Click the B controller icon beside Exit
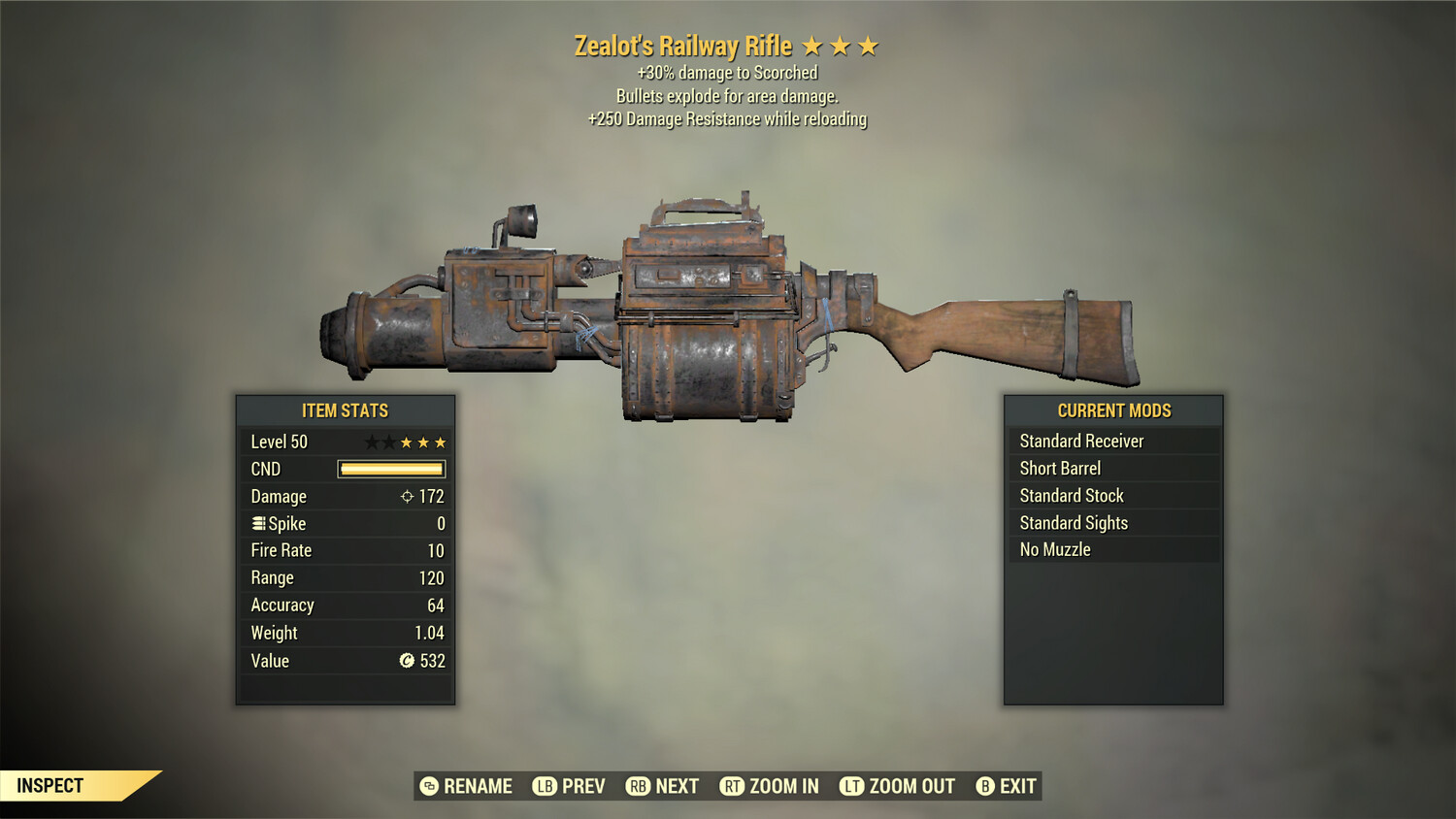The height and width of the screenshot is (819, 1456). coord(985,786)
